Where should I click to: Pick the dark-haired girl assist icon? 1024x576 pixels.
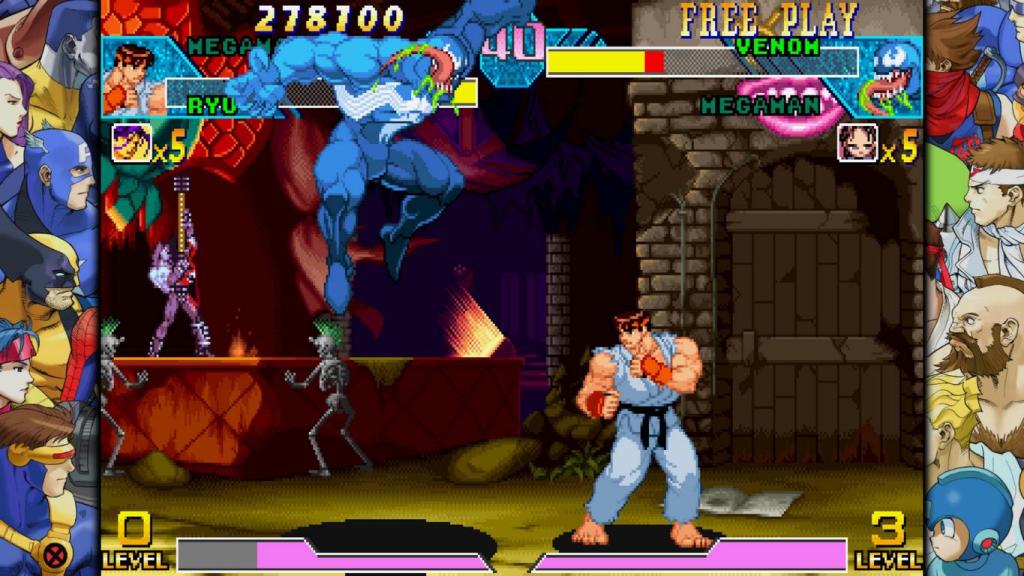(857, 143)
